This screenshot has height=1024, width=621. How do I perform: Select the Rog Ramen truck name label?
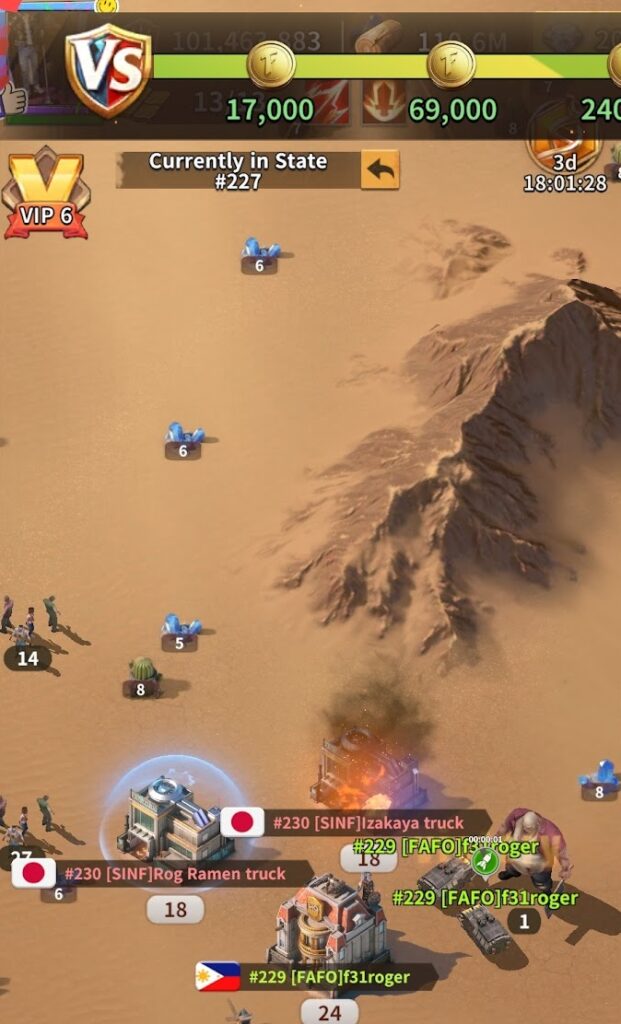click(x=174, y=874)
